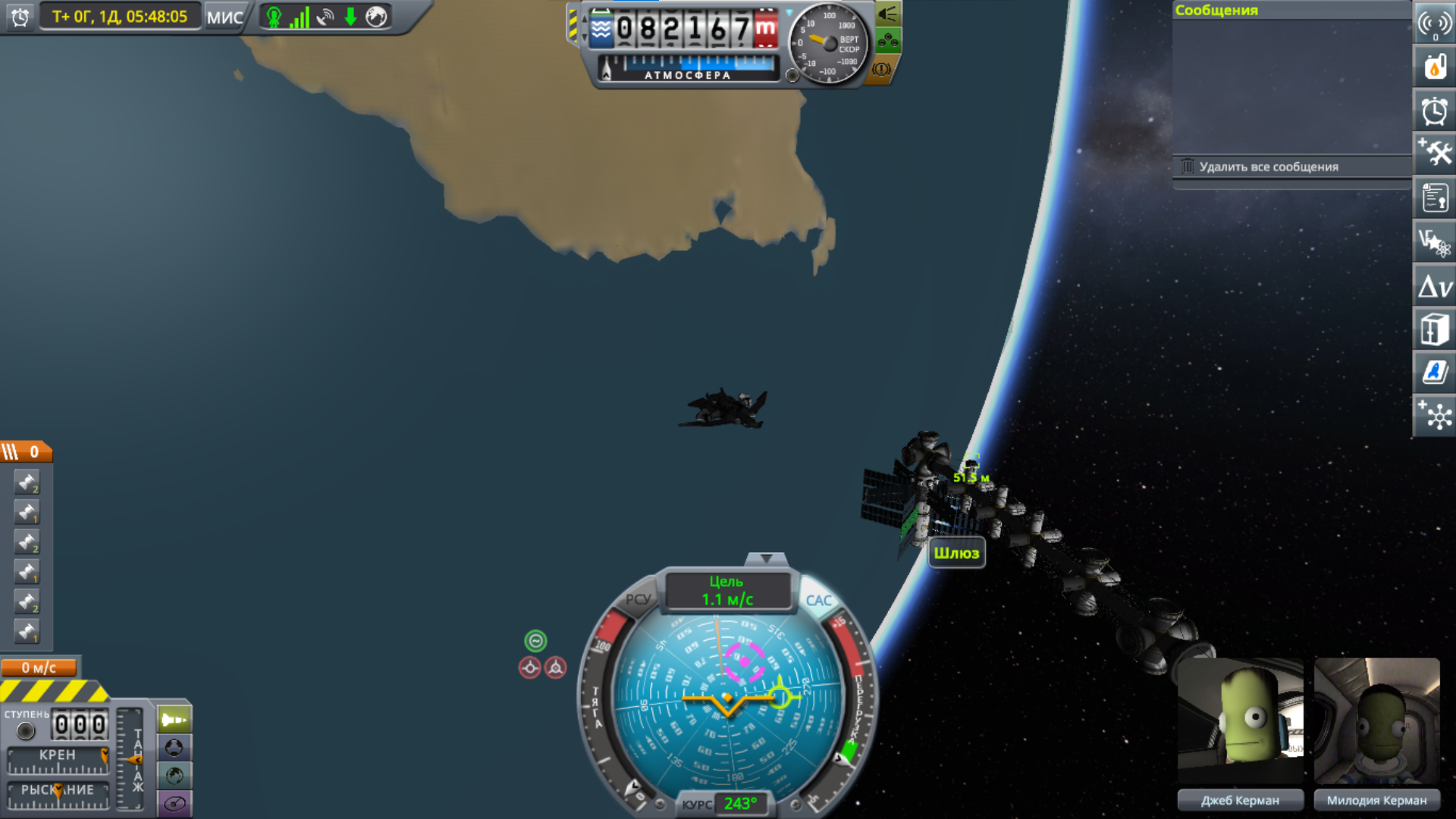Collapse the navball using the top arrow
Viewport: 1456px width, 819px height.
[766, 559]
